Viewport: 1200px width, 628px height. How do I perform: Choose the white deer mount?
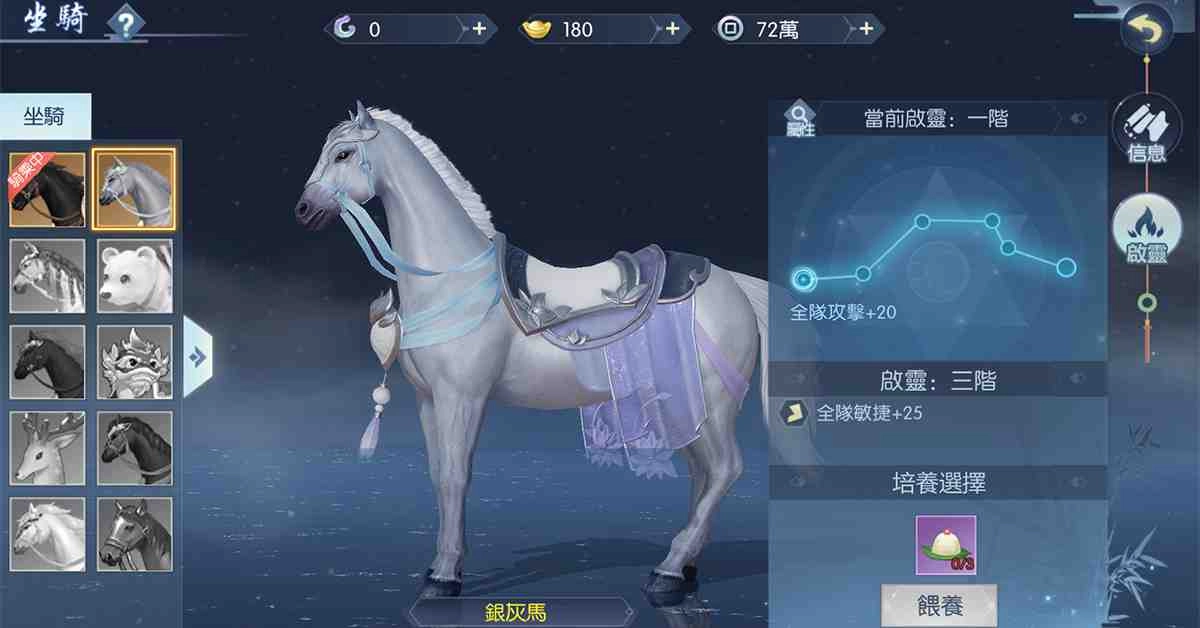click(47, 449)
